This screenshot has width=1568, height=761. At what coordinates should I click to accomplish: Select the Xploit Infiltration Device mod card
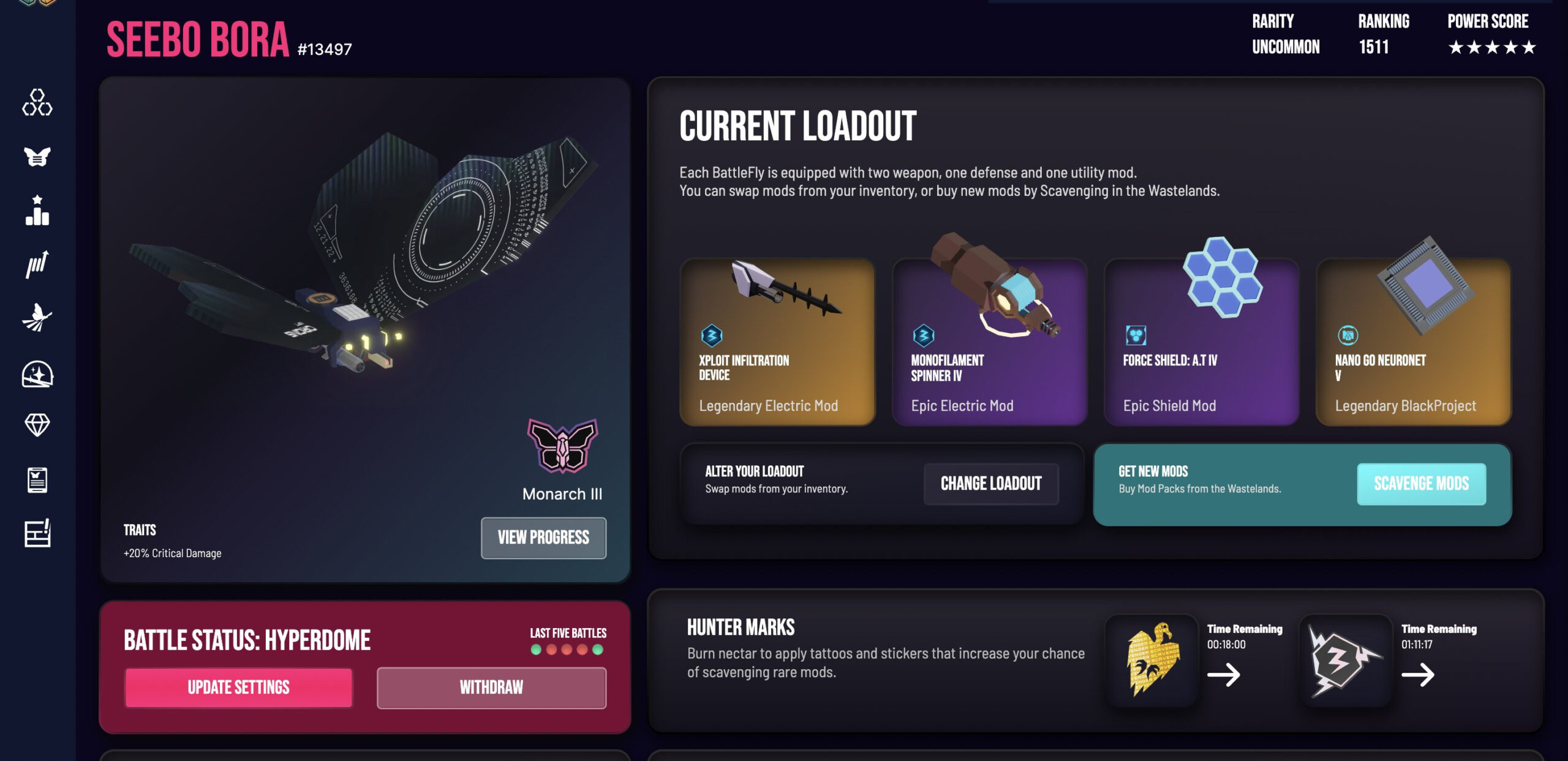(x=777, y=342)
